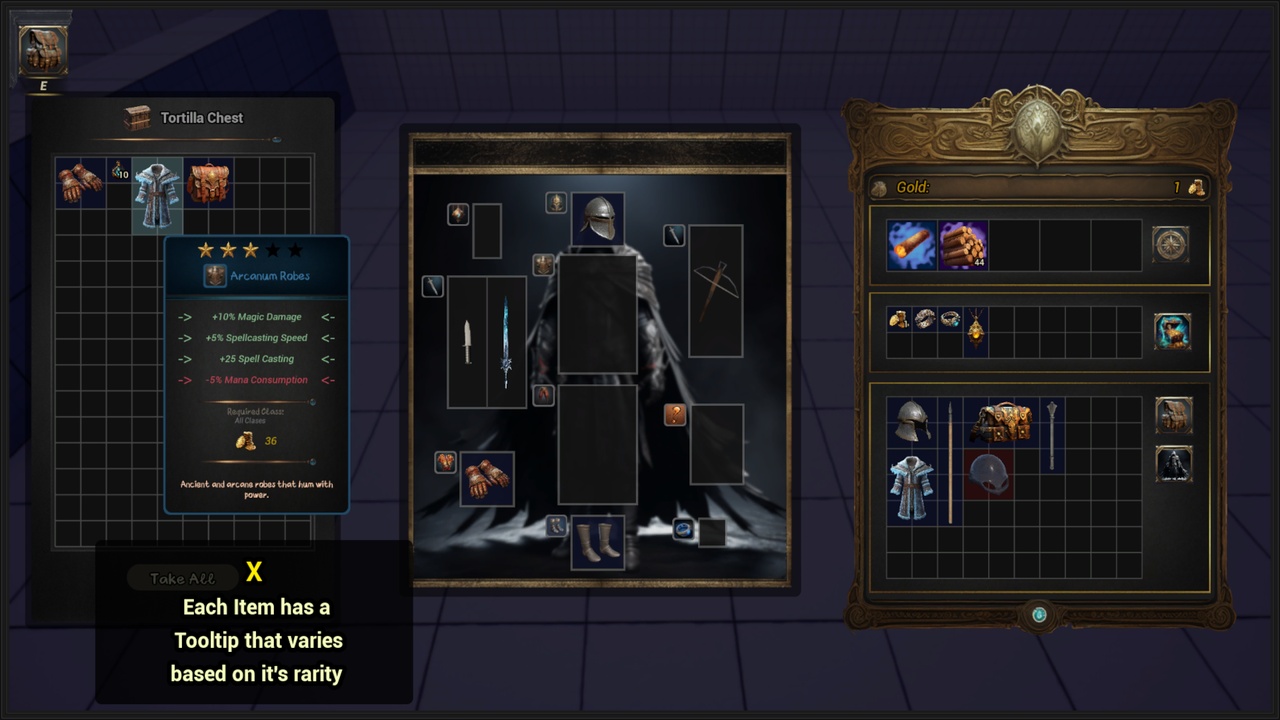Select the equipped steel helmet slot
Viewport: 1280px width, 720px height.
coord(598,219)
